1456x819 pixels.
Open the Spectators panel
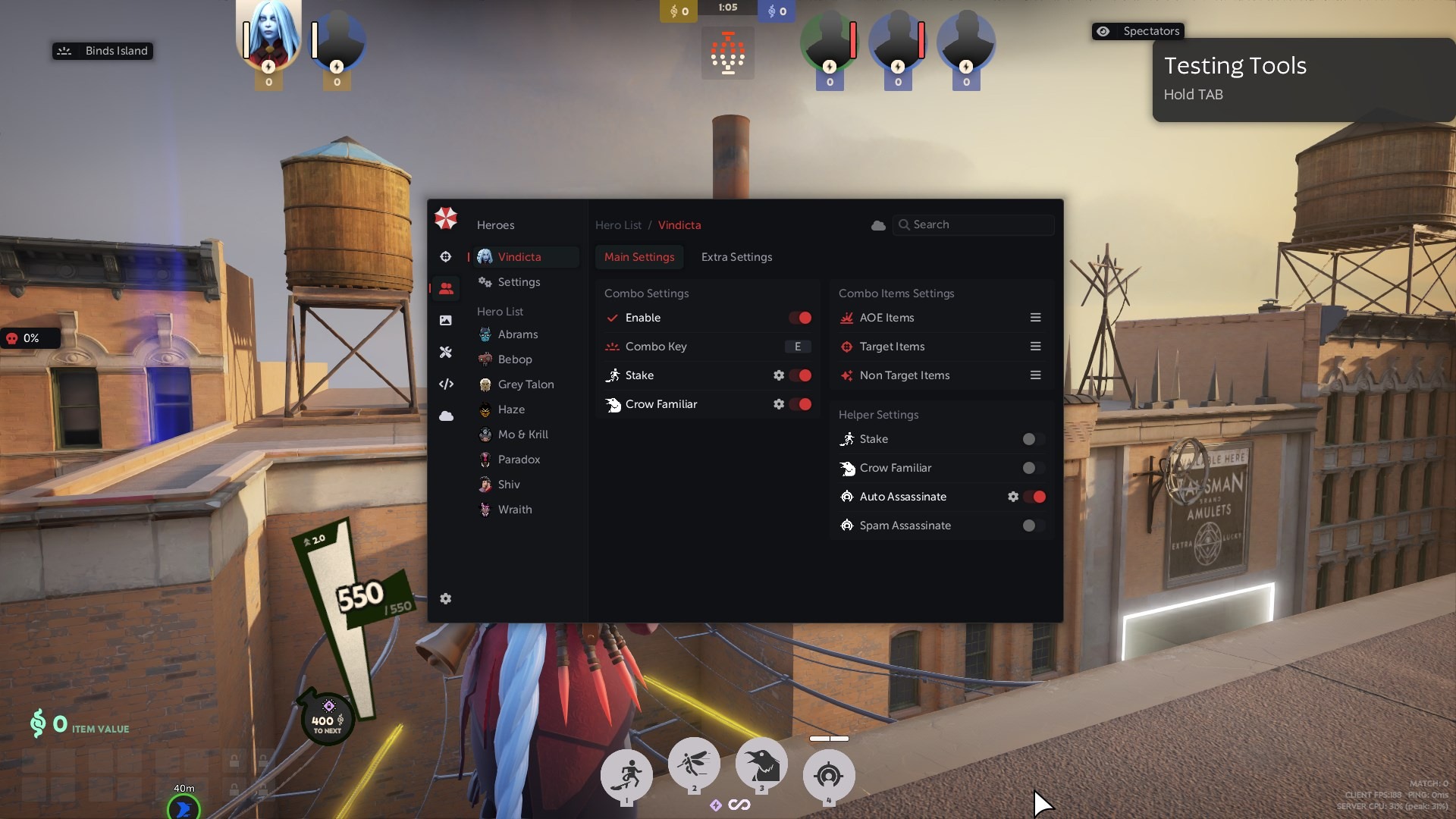1138,31
